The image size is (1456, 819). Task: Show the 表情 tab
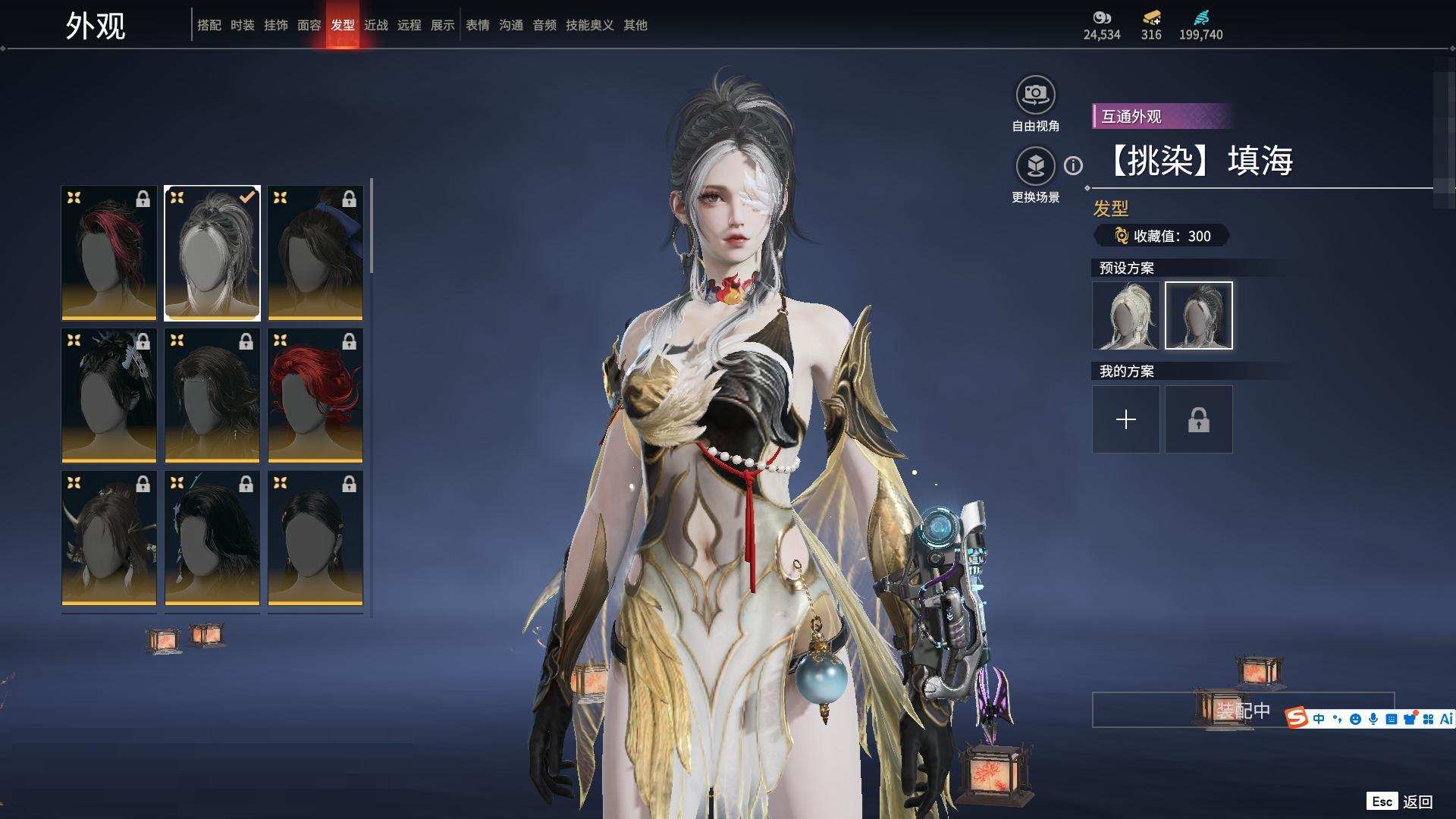(478, 25)
